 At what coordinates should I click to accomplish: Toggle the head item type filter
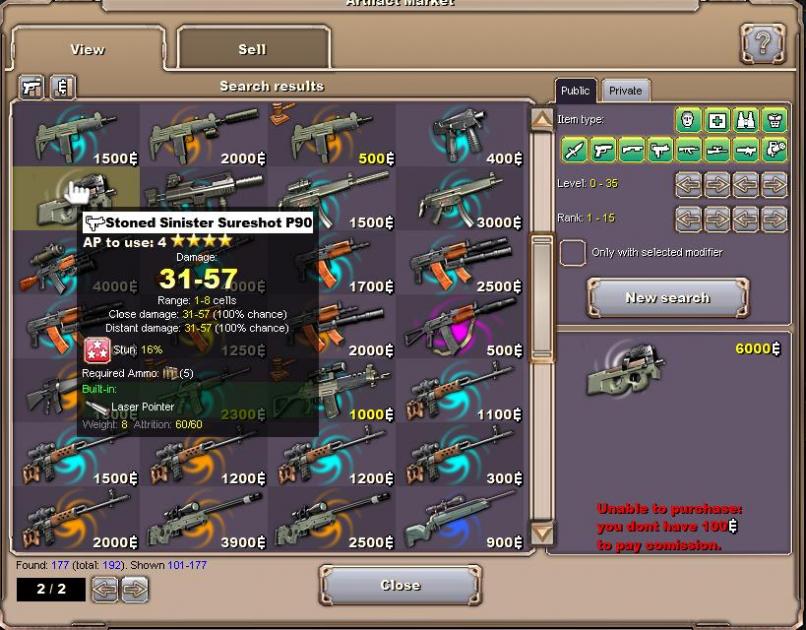[x=688, y=121]
